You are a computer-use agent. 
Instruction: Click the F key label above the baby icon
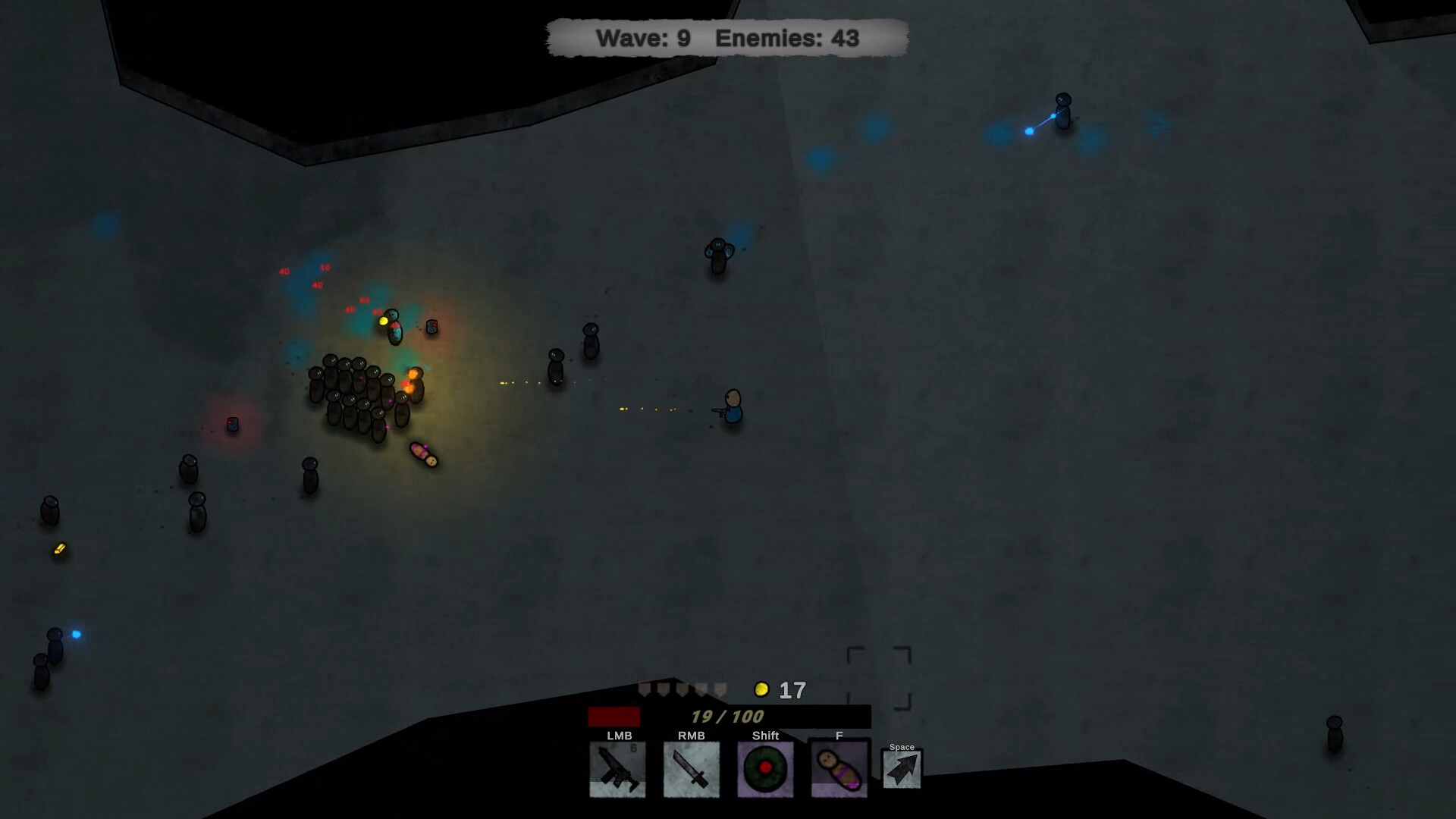pos(839,736)
